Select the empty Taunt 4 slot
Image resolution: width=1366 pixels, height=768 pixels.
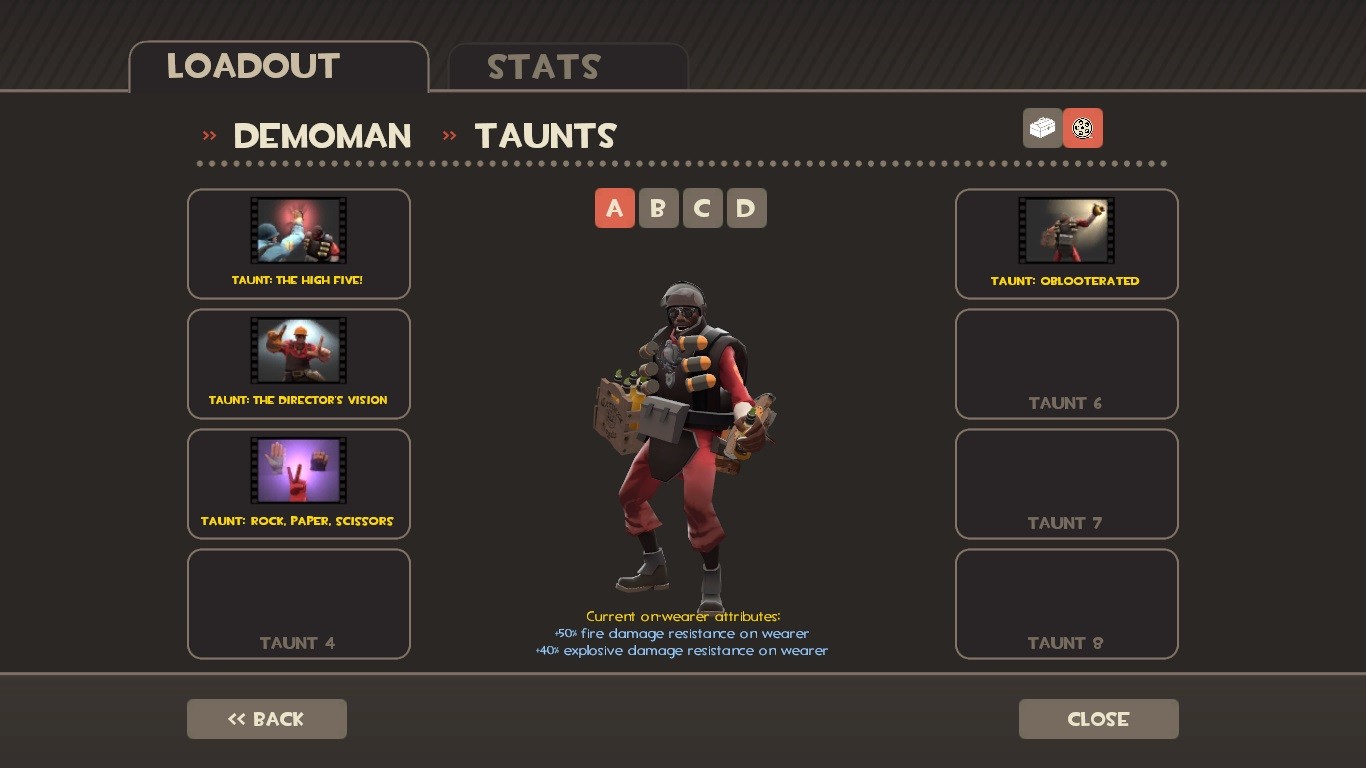click(x=298, y=603)
